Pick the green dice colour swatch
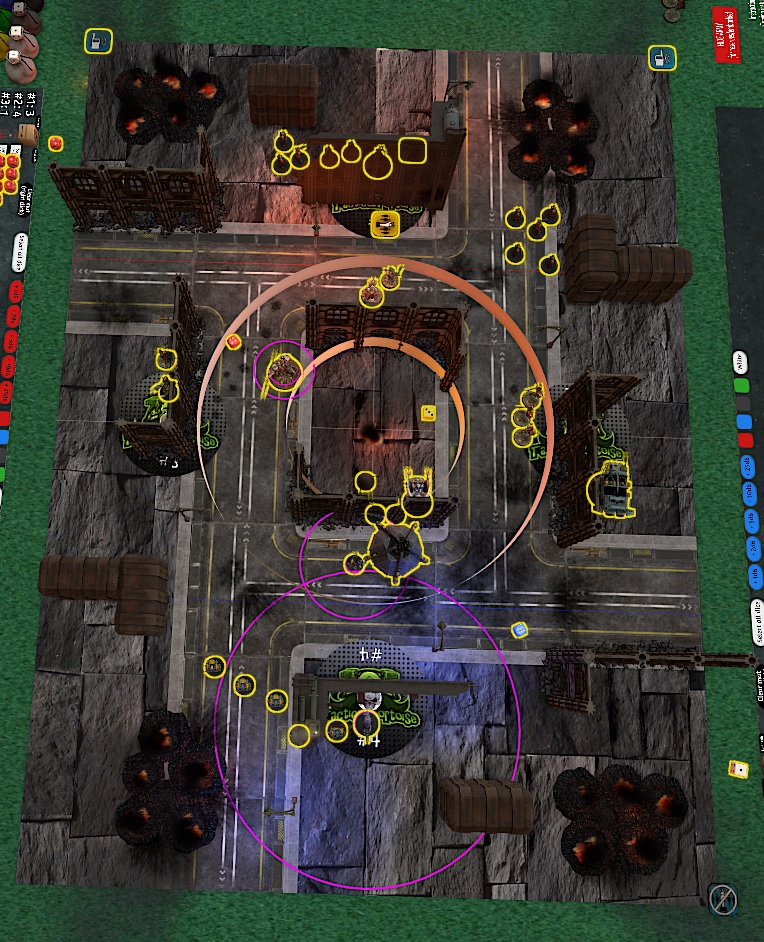Viewport: 764px width, 942px height. (742, 385)
